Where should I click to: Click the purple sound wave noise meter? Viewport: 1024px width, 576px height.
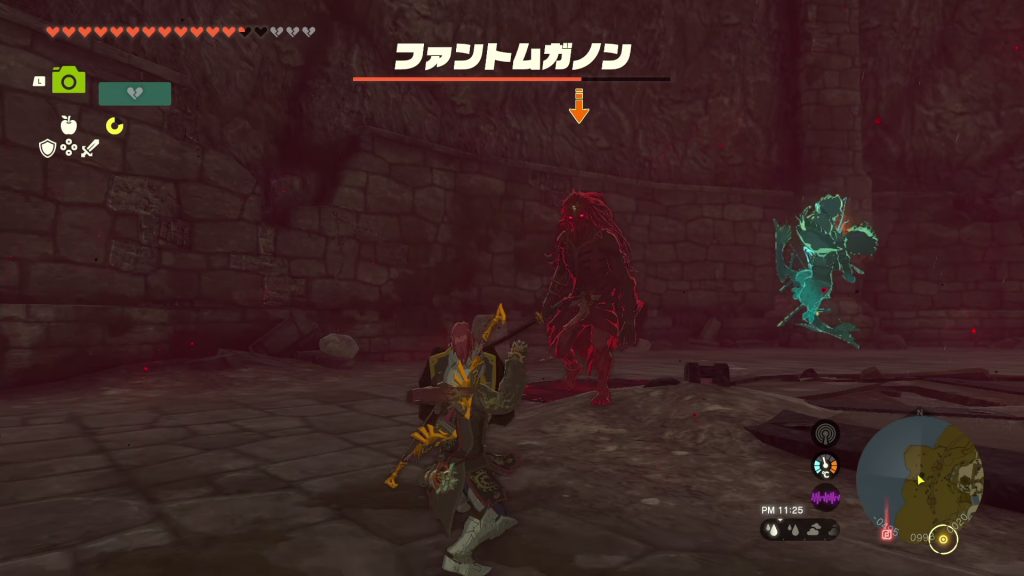point(825,497)
